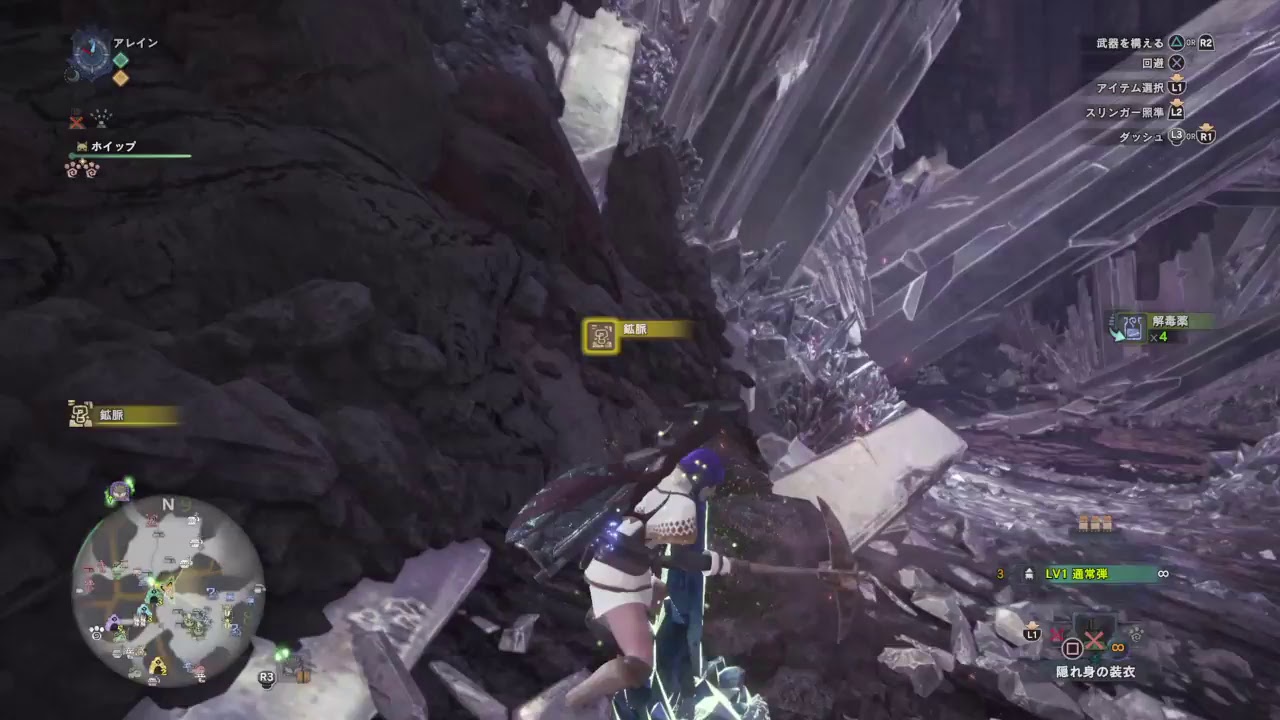Click ホイップ's green health bar
Screen dimensions: 1280x720
pos(130,155)
